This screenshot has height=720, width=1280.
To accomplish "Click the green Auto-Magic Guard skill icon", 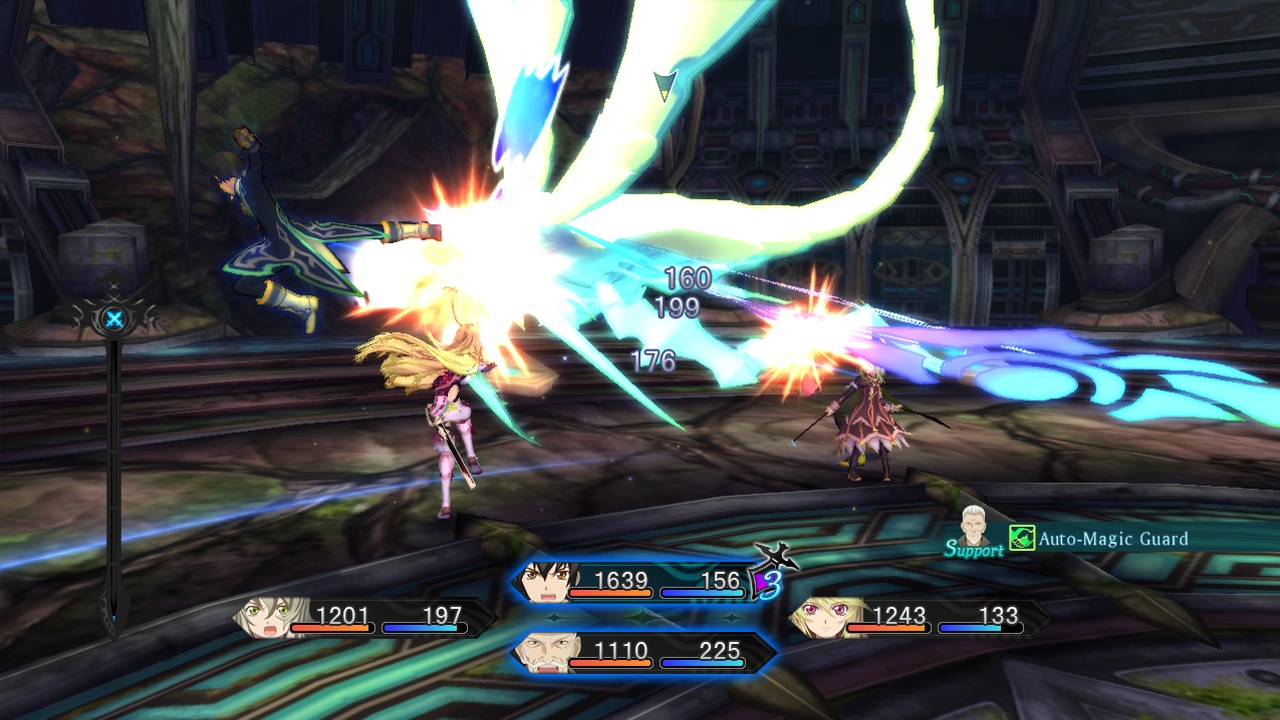I will tap(1021, 539).
